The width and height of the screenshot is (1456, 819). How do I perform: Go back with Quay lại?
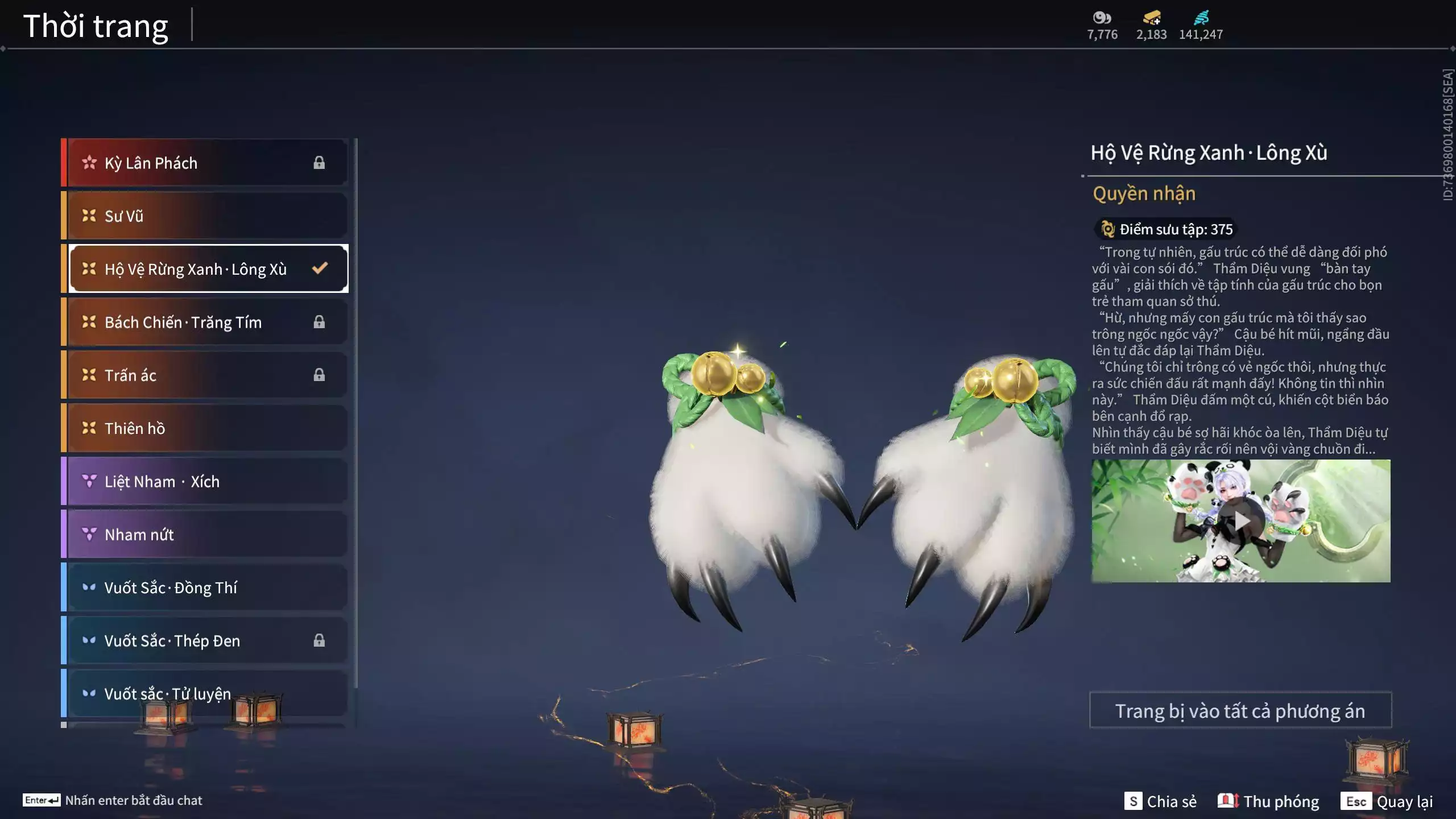[x=1387, y=801]
